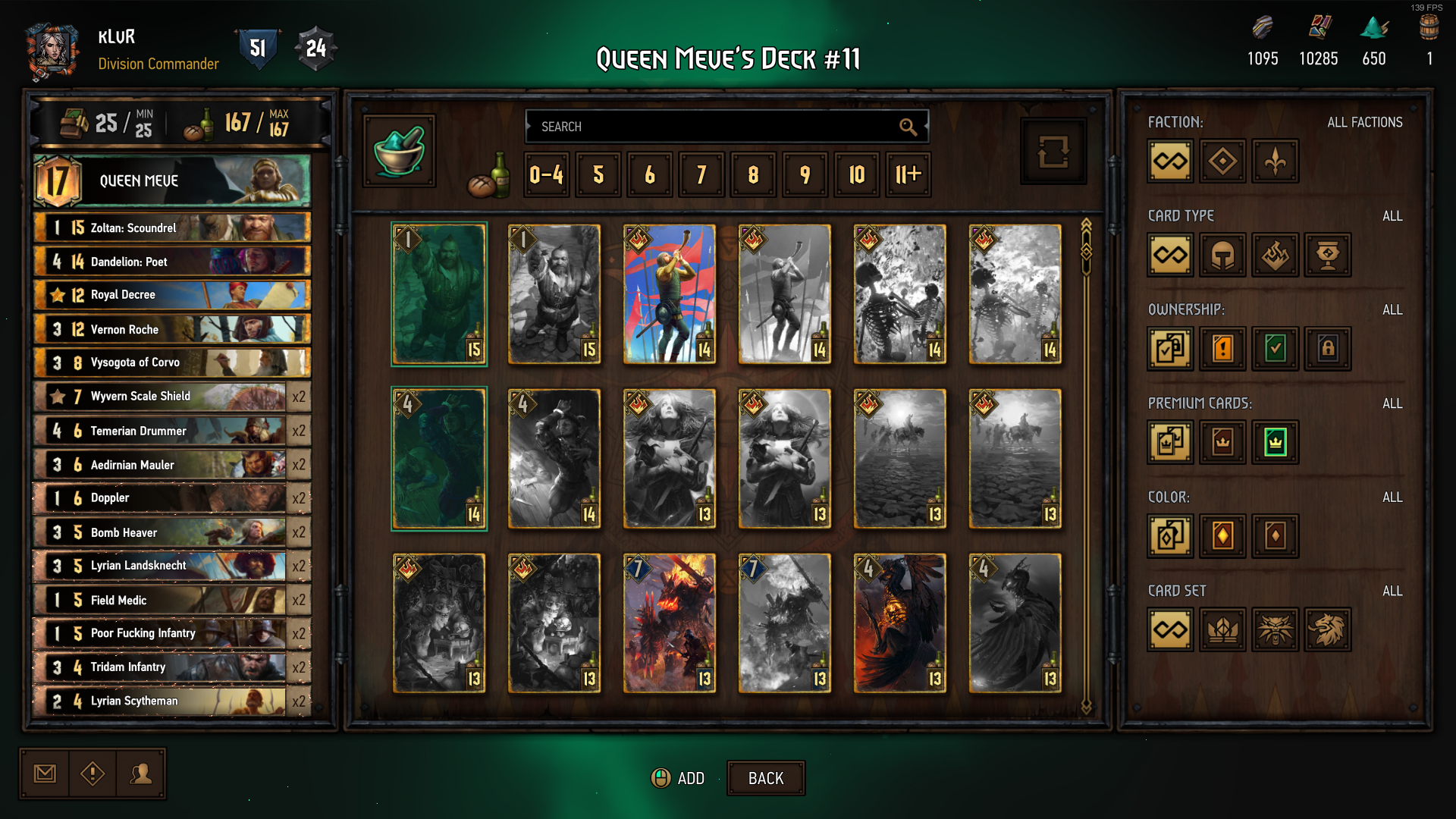Filter cards by provision cost 0-4

[546, 175]
